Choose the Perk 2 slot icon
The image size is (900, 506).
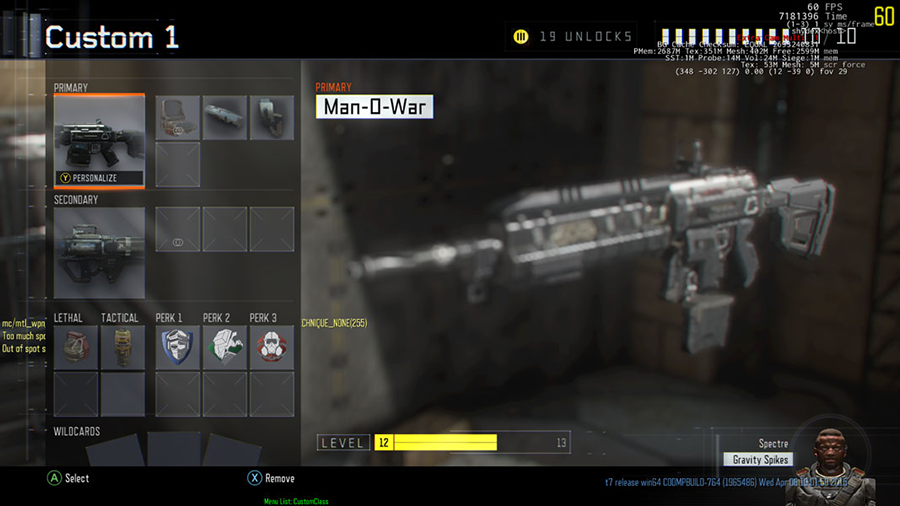(x=225, y=346)
